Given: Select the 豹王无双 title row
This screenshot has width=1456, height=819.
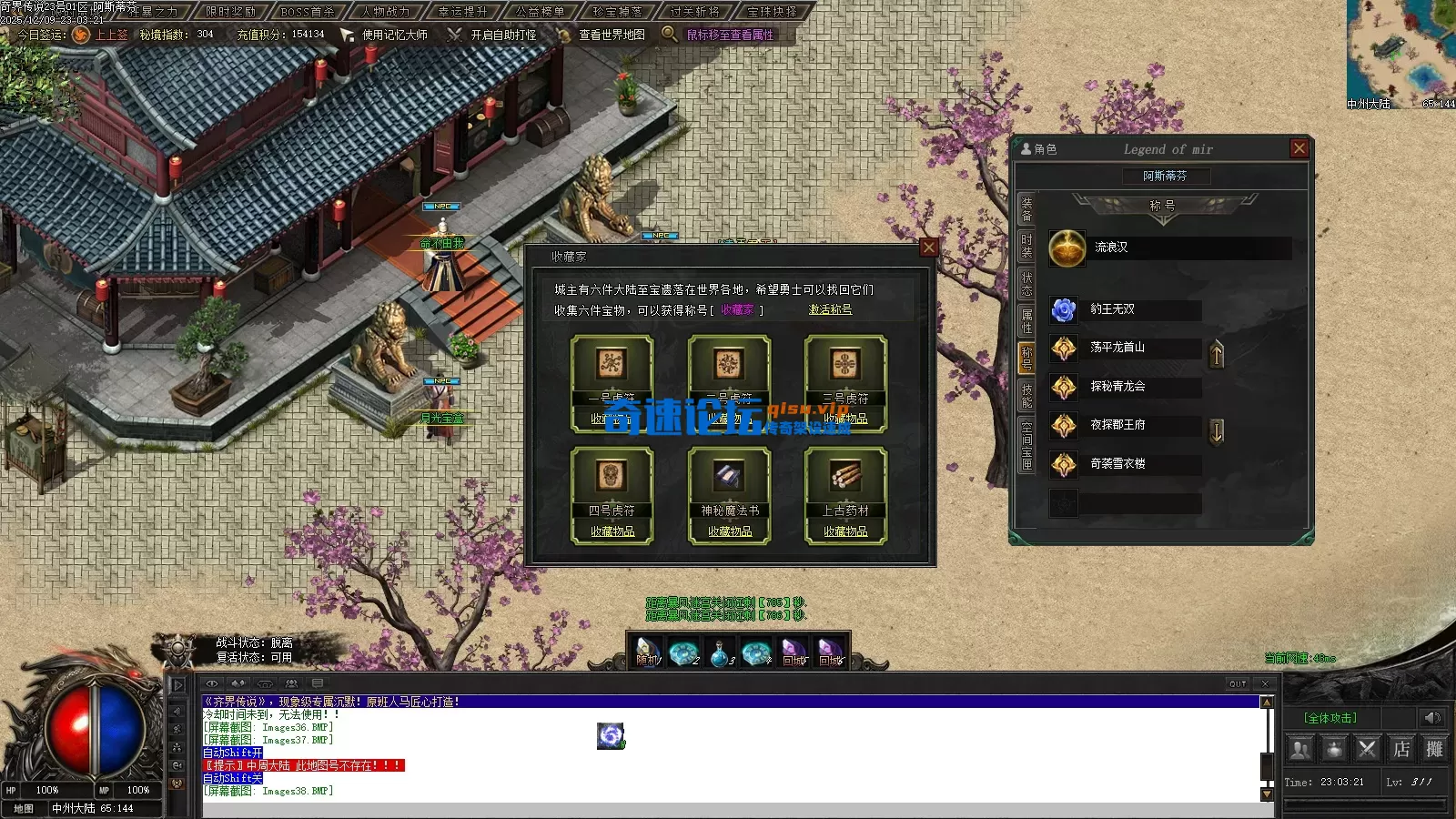Looking at the screenshot, I should tap(1125, 310).
